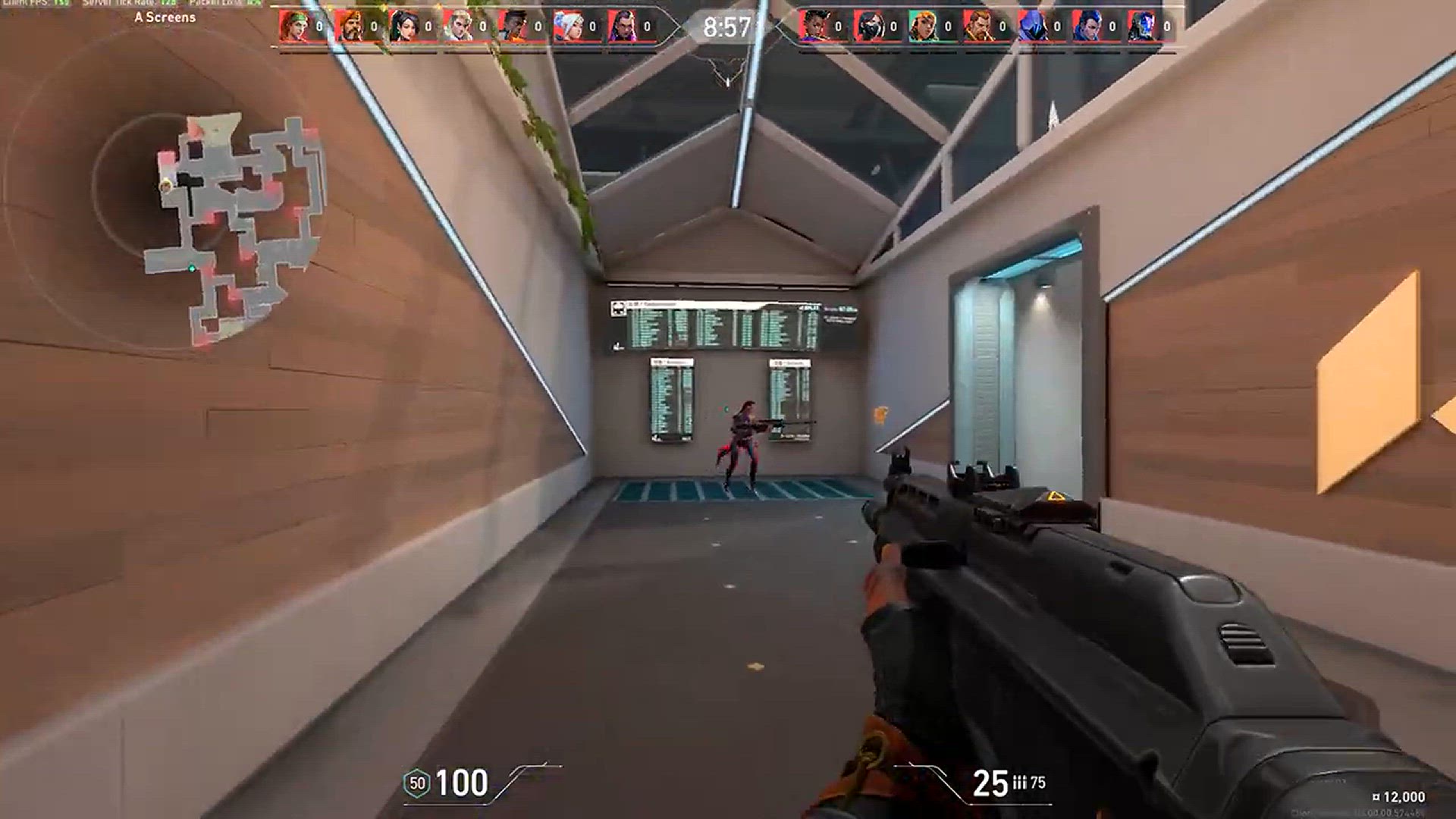
Task: Select the Skye agent portrait
Action: tap(293, 27)
